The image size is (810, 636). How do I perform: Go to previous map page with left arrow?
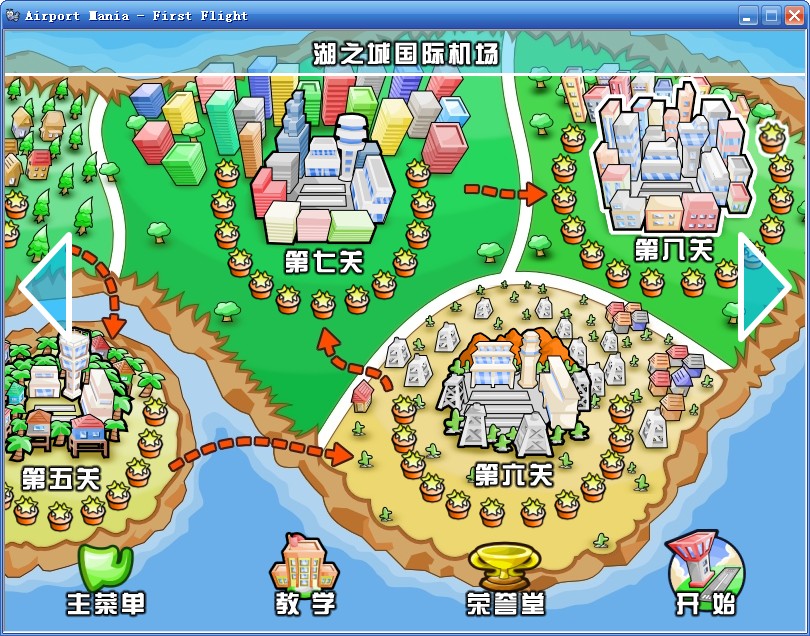tap(45, 288)
